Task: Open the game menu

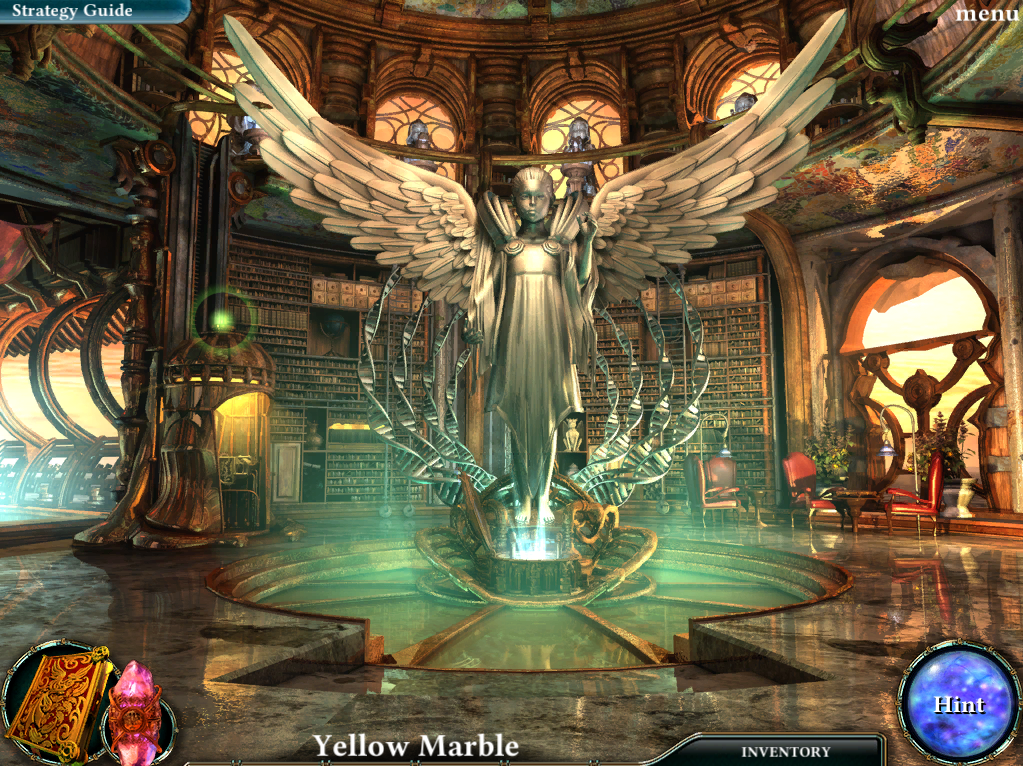Action: 986,13
